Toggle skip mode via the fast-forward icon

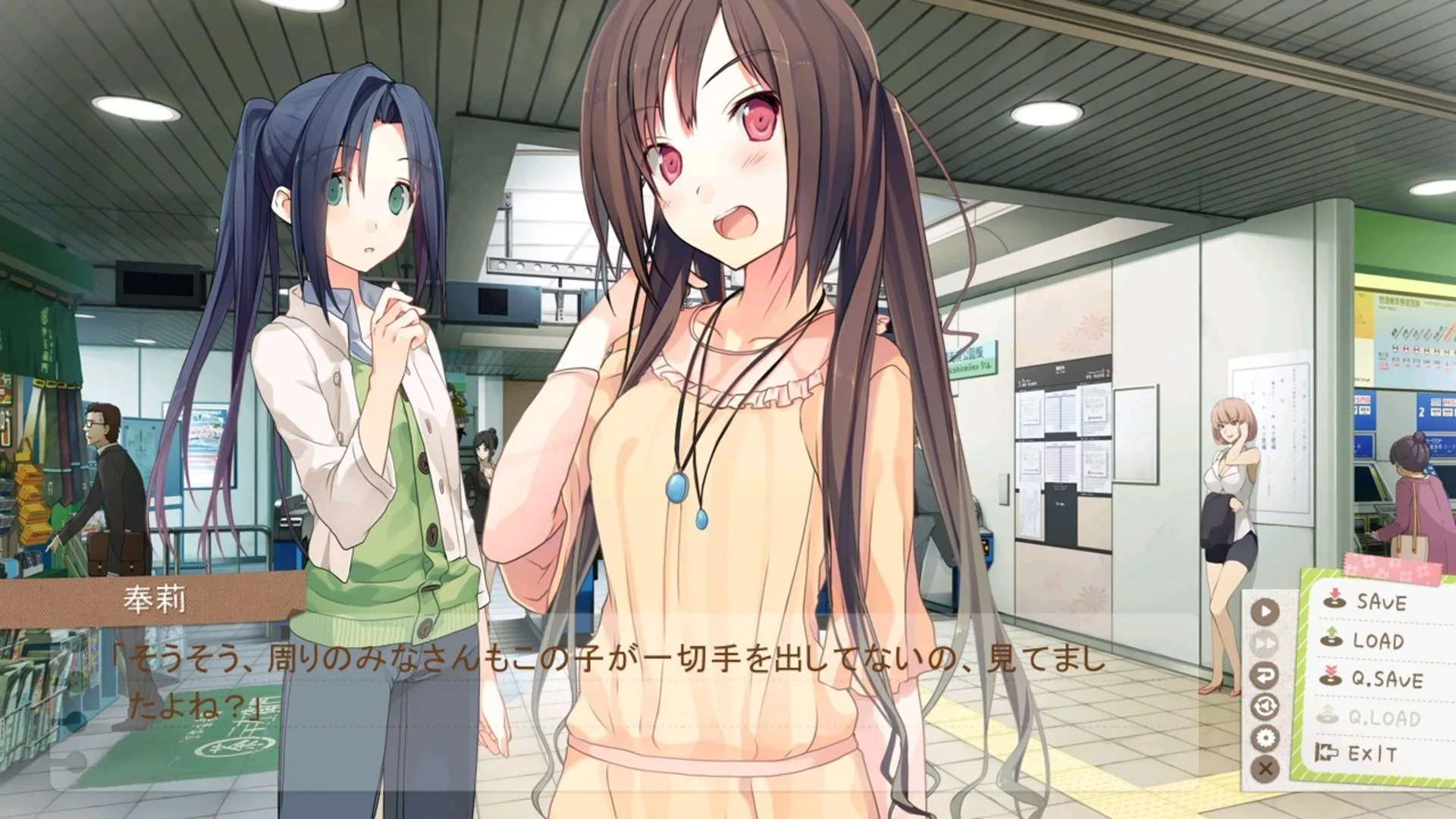click(1266, 642)
